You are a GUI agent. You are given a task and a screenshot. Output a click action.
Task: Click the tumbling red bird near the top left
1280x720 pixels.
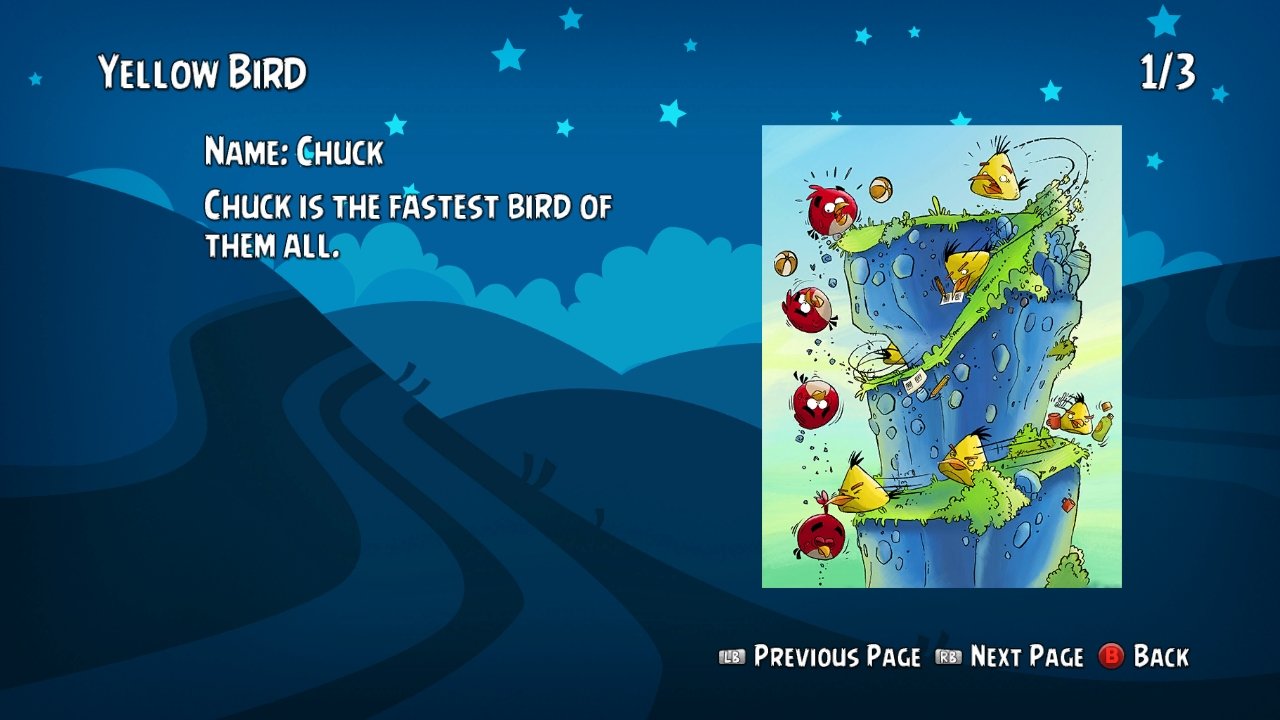click(x=829, y=210)
